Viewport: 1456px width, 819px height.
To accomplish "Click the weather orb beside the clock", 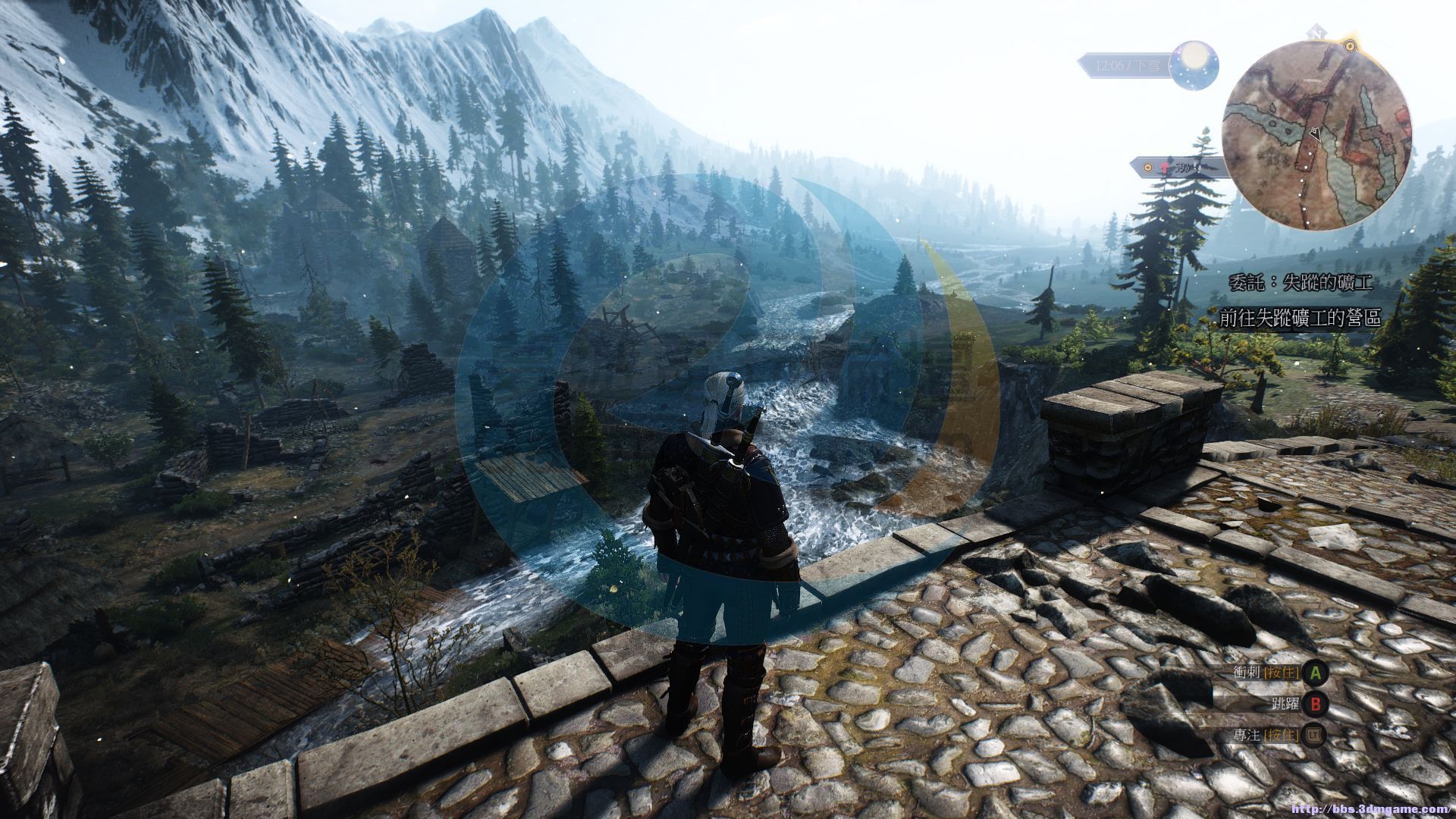I will 1194,62.
